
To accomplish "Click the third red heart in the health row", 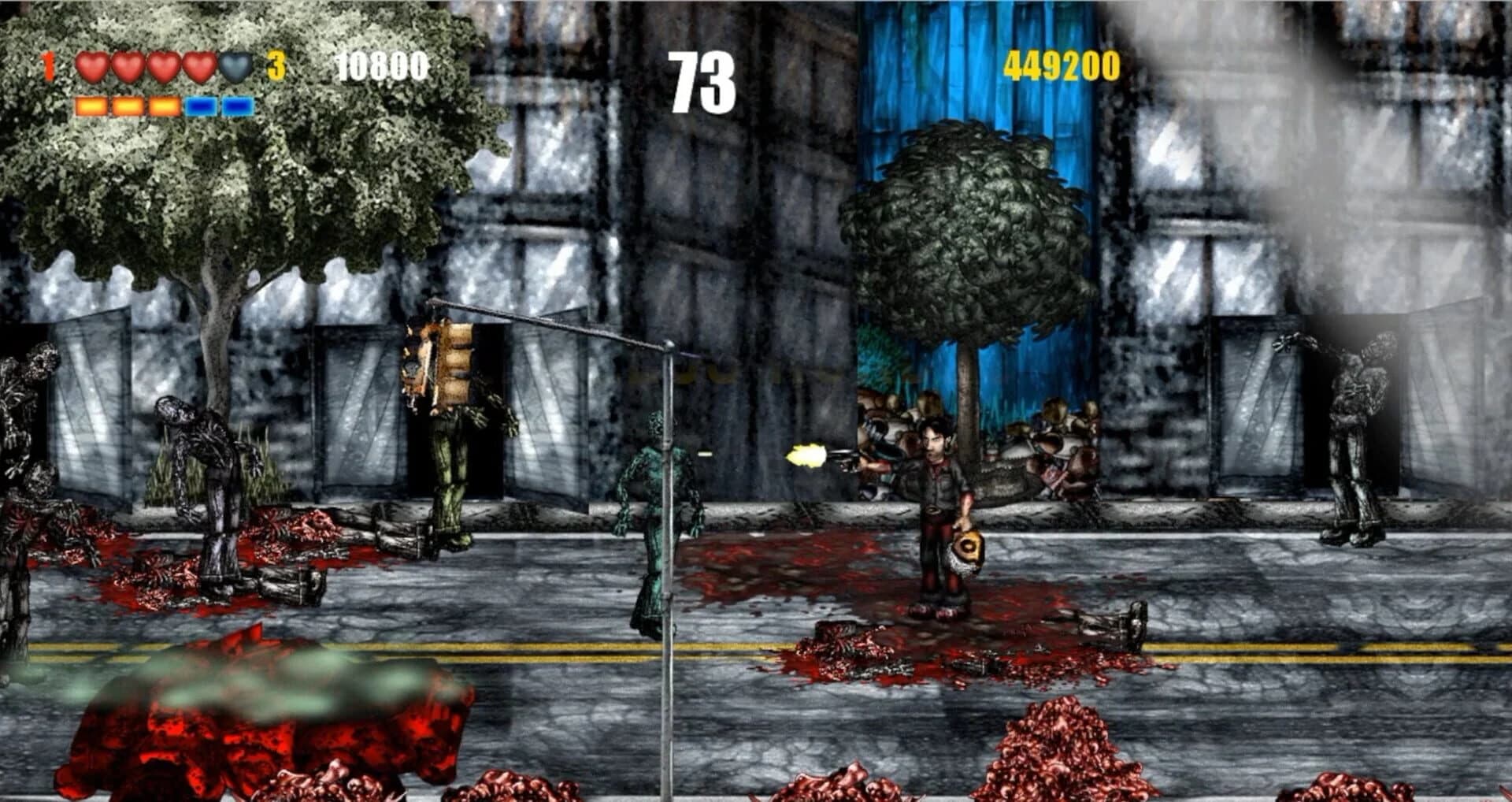I will 165,68.
